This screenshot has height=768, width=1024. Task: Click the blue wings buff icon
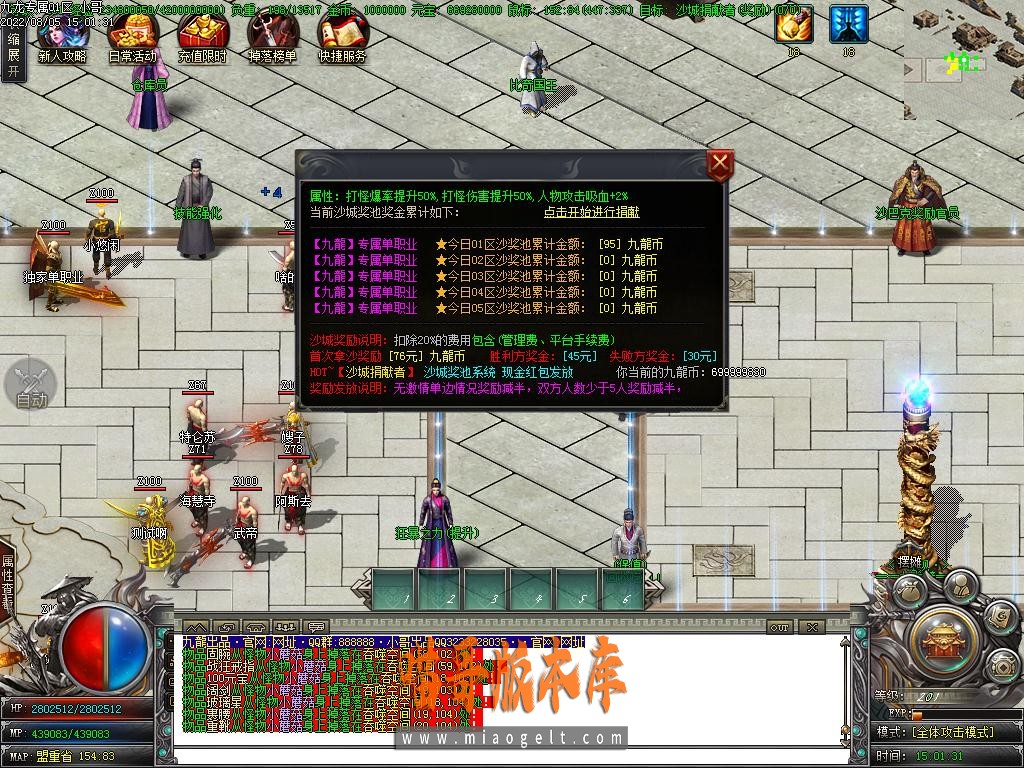coord(848,24)
